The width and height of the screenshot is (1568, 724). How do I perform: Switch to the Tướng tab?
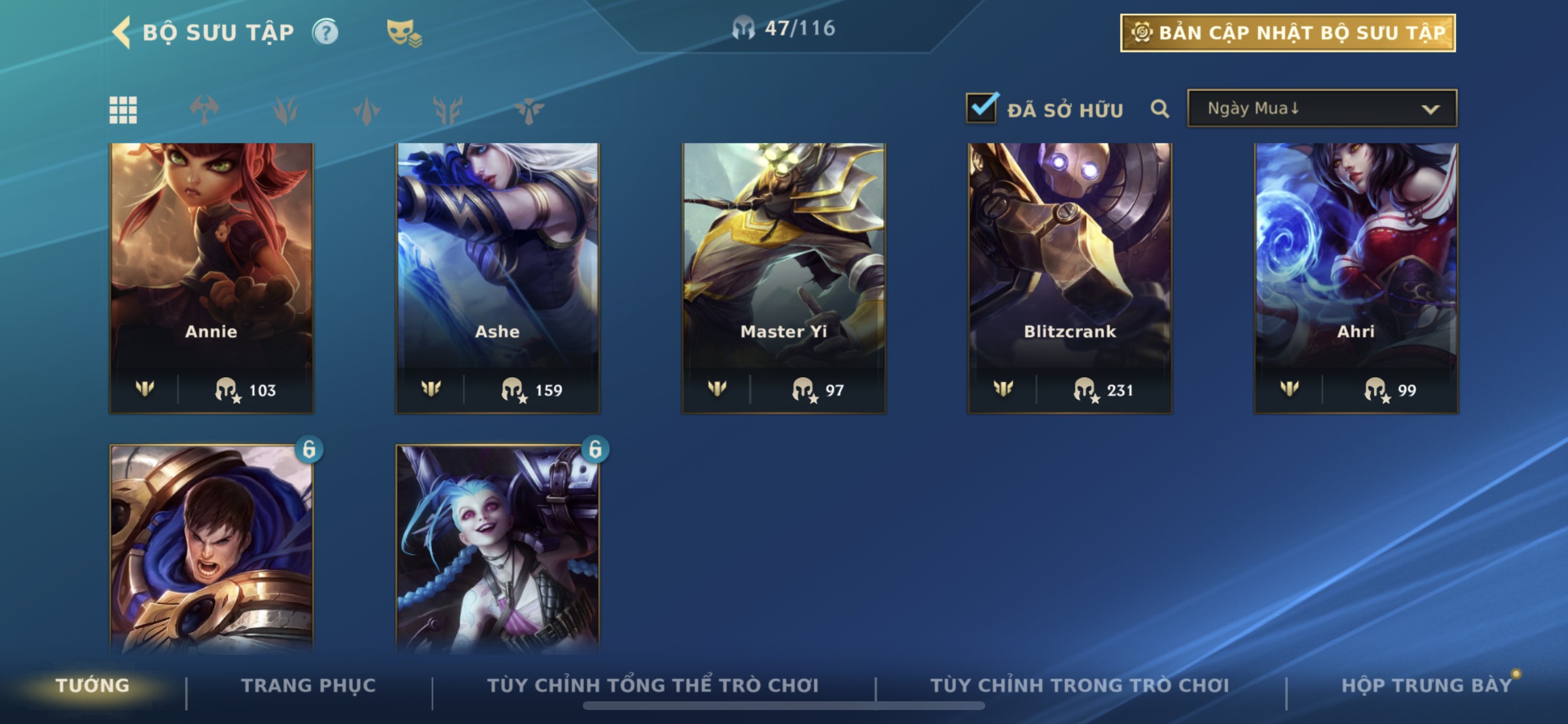93,686
